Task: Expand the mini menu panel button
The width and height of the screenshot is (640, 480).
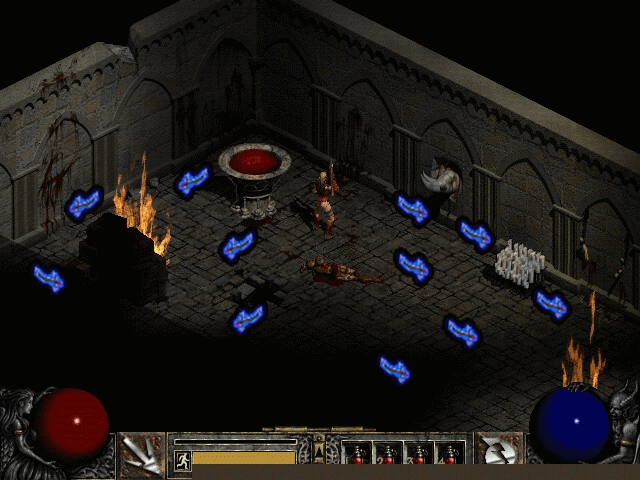Action: (319, 452)
